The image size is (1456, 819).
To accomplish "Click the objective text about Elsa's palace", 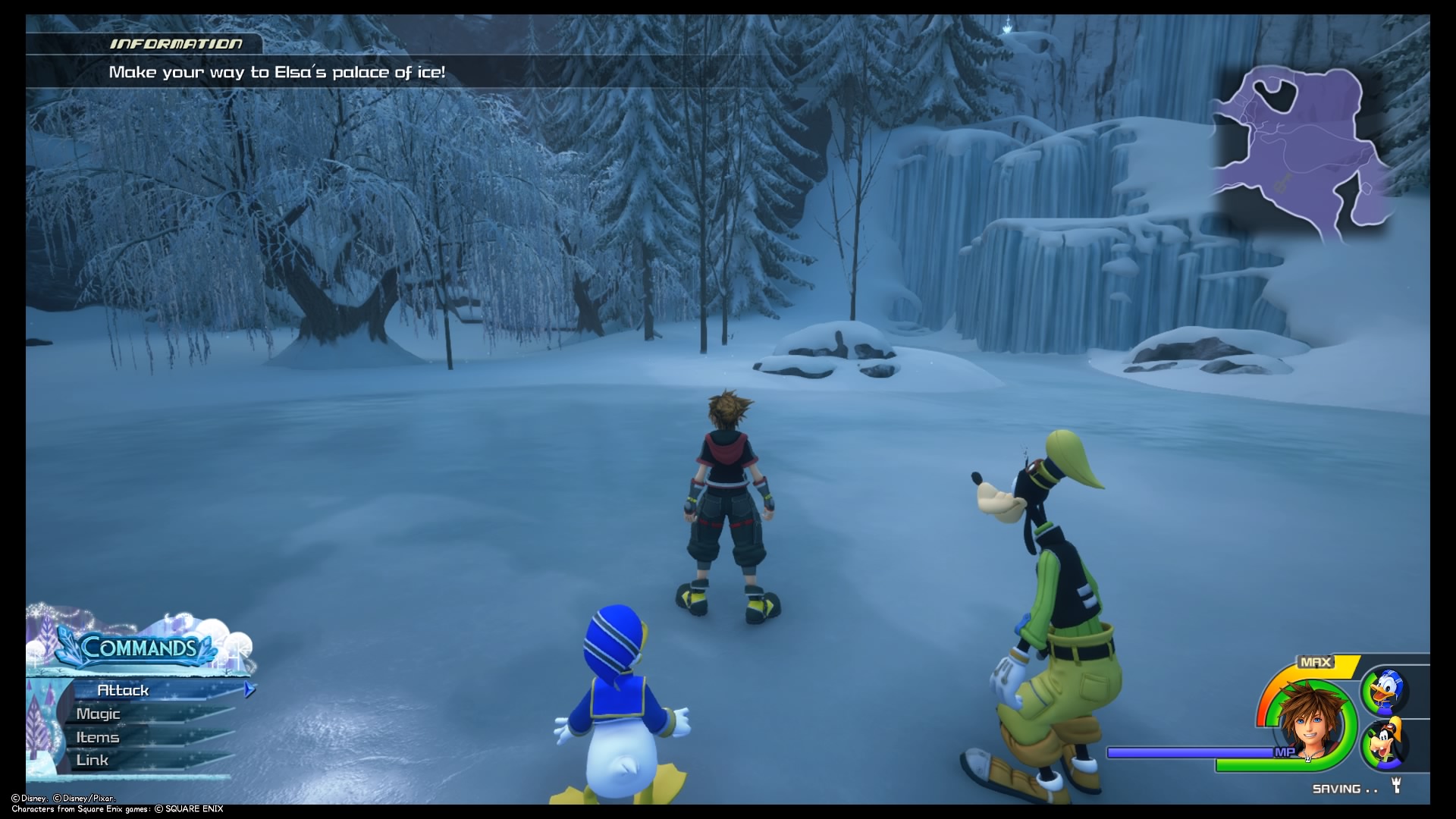I will click(x=279, y=73).
